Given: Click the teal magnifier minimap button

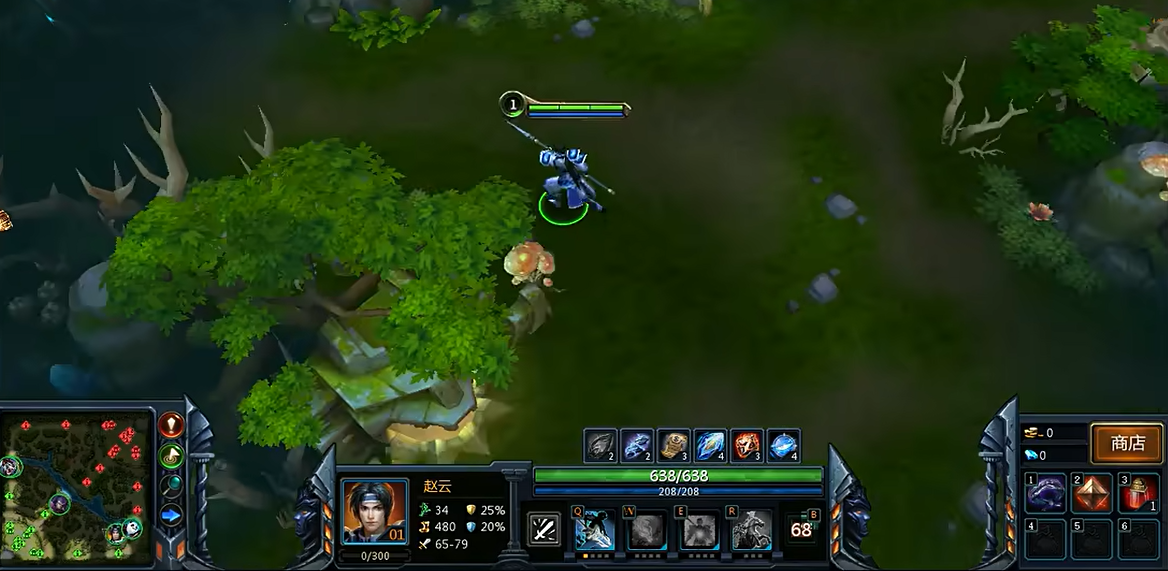Looking at the screenshot, I should point(172,486).
